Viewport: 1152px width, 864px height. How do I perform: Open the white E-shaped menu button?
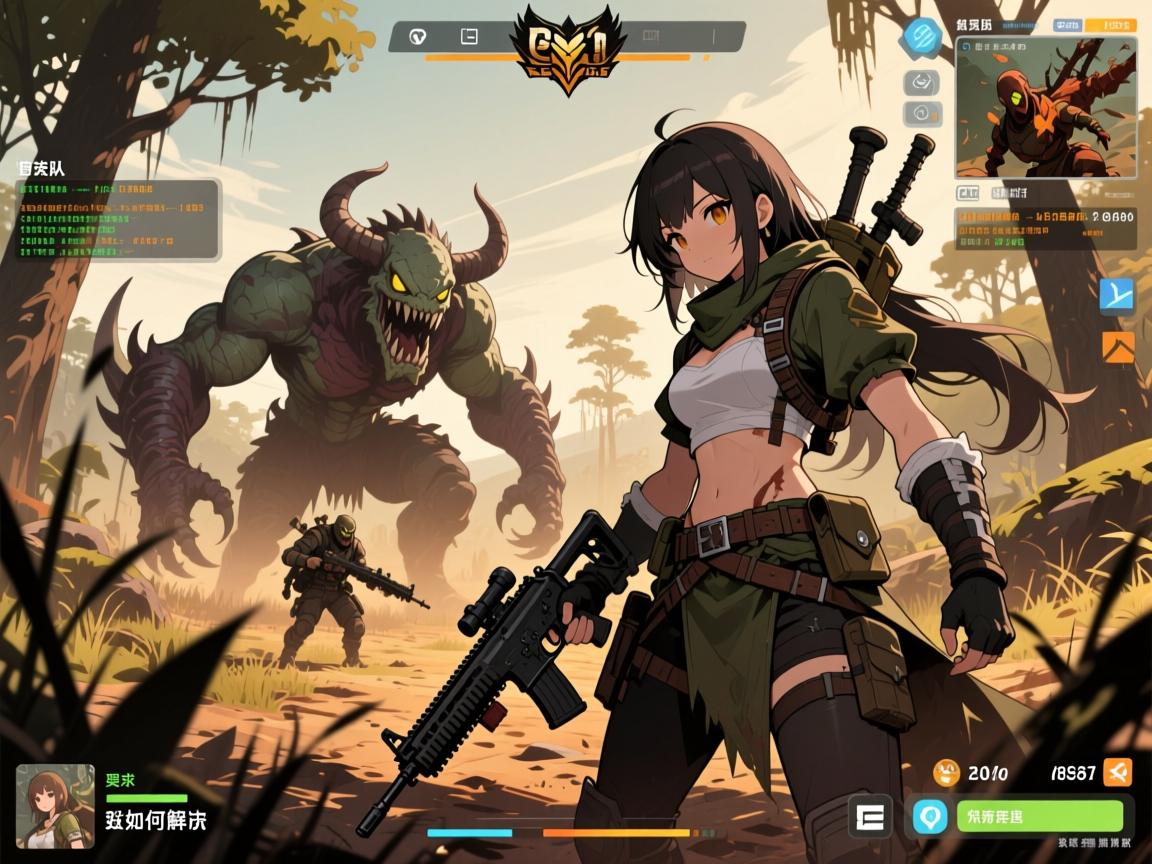(869, 816)
